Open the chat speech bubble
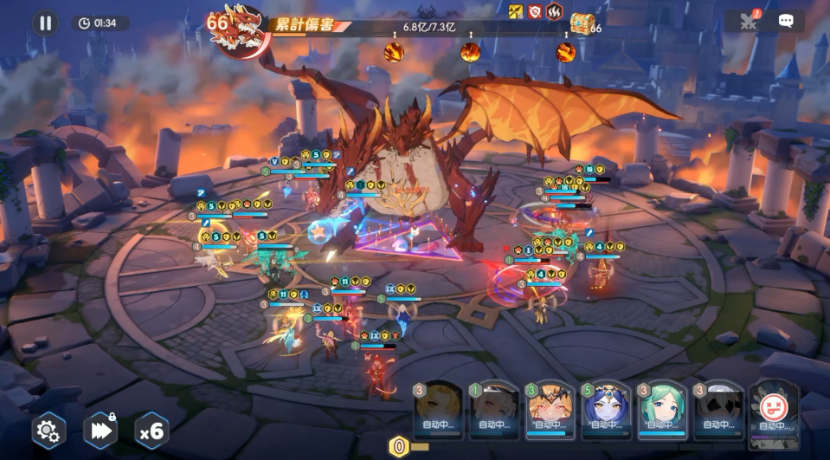This screenshot has width=830, height=460. point(786,20)
